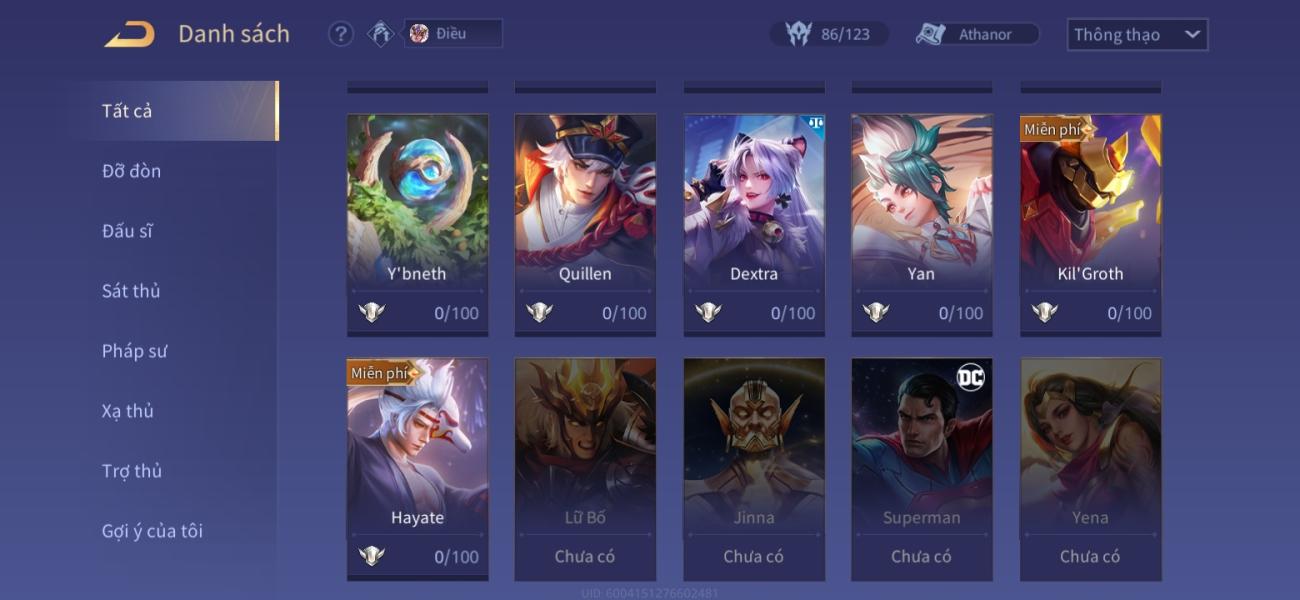The image size is (1300, 600).
Task: Expand the Thông thạo dropdown
Action: [1137, 34]
